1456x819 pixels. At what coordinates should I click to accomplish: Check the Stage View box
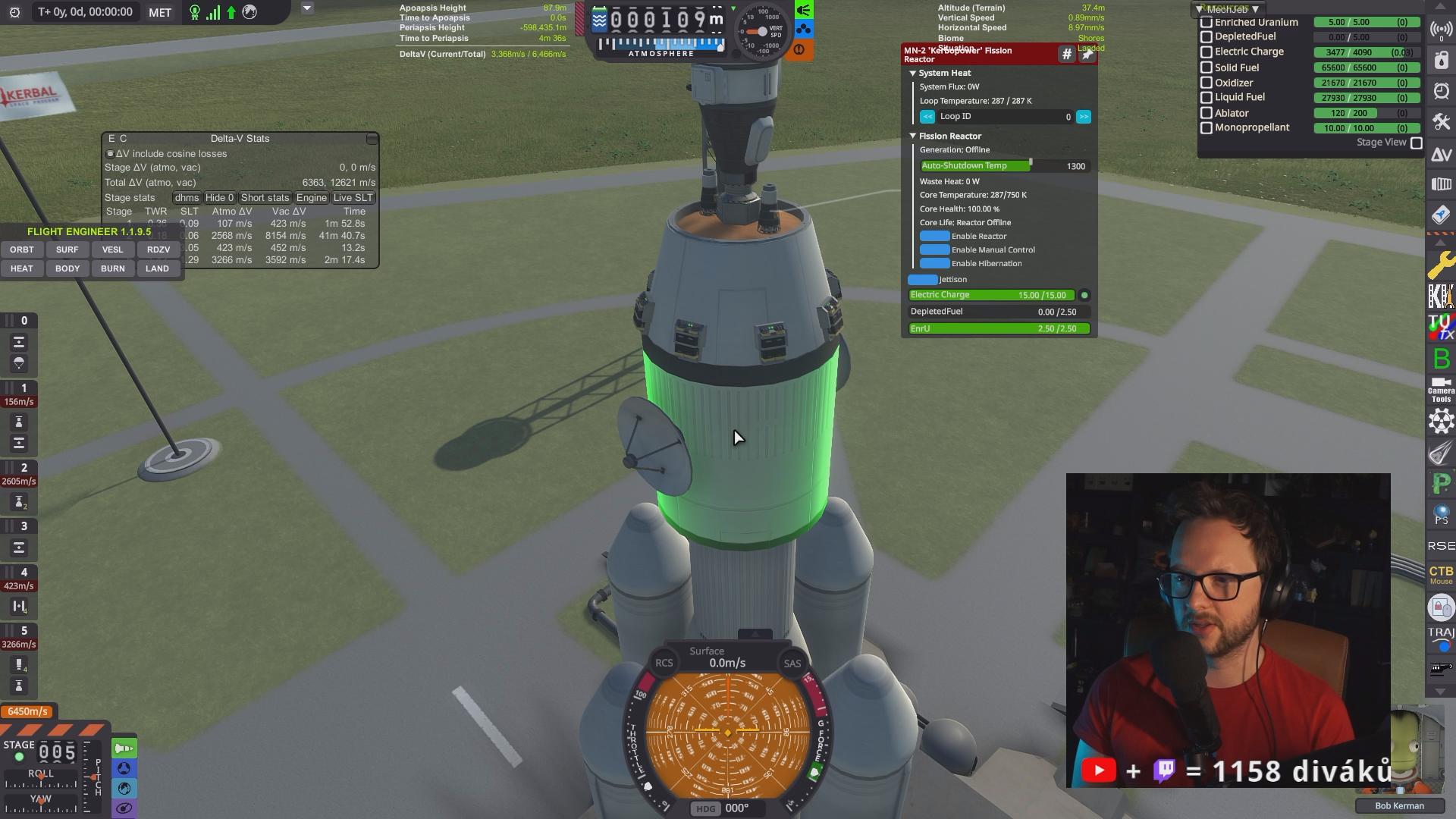1416,143
